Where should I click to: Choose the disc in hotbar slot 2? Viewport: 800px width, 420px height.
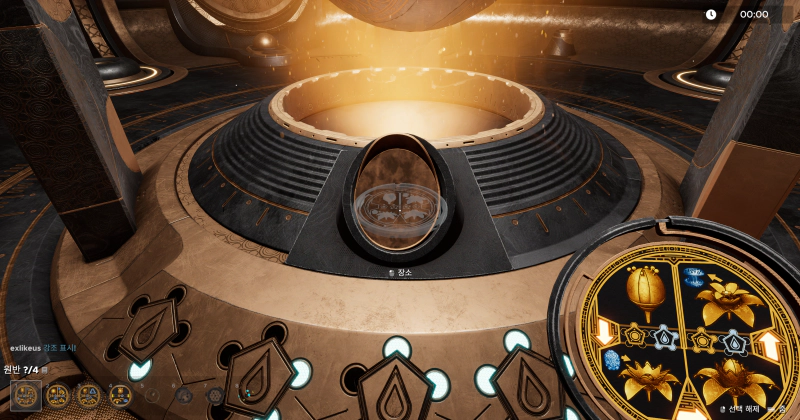58,395
